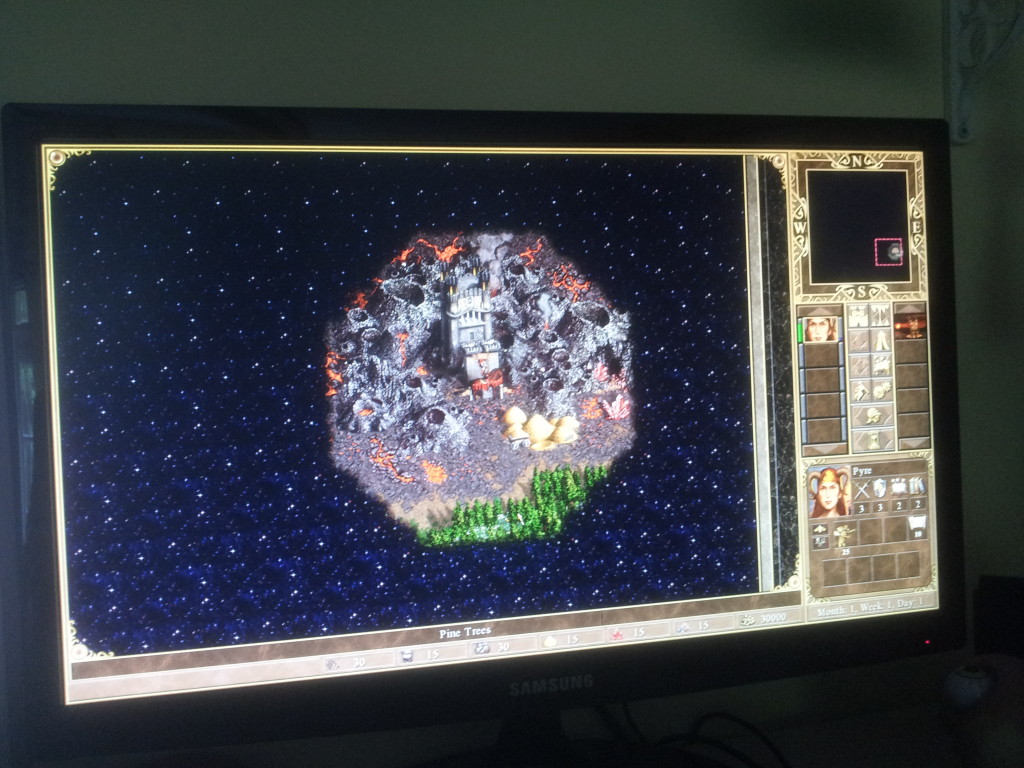Select next hero with helmet button
This screenshot has height=768, width=1024.
[x=870, y=415]
